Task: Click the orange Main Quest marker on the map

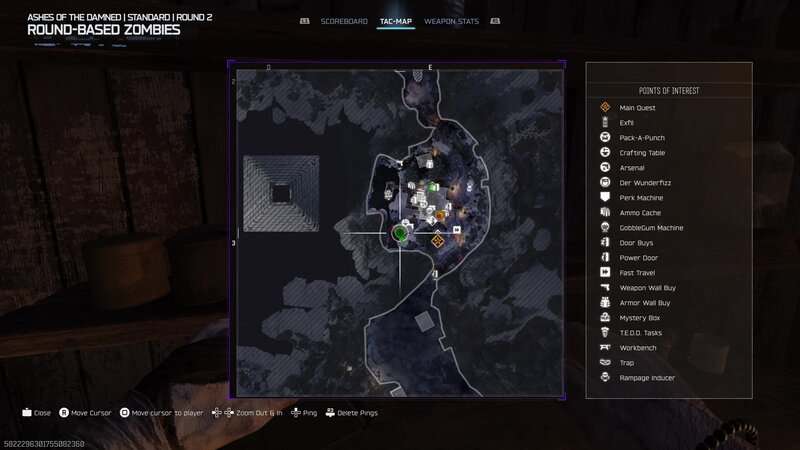Action: tap(437, 240)
